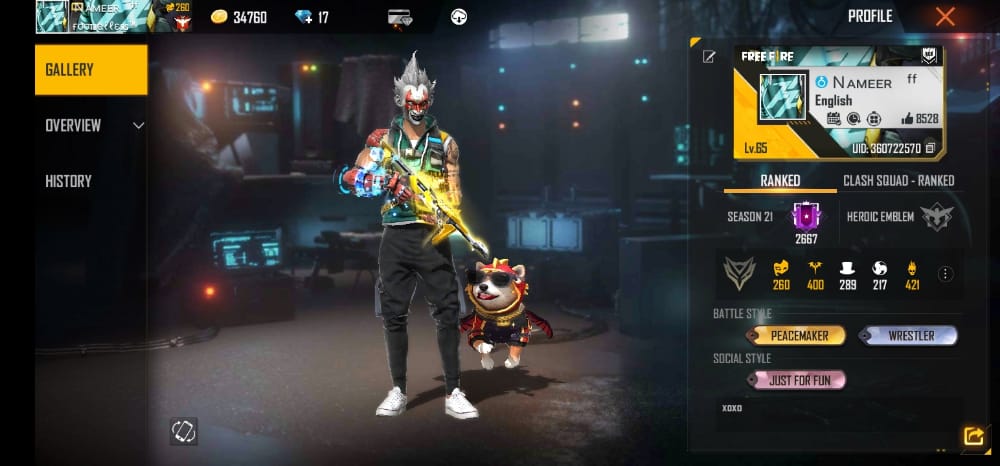1000x466 pixels.
Task: Click the edit profile pencil icon
Action: click(709, 57)
